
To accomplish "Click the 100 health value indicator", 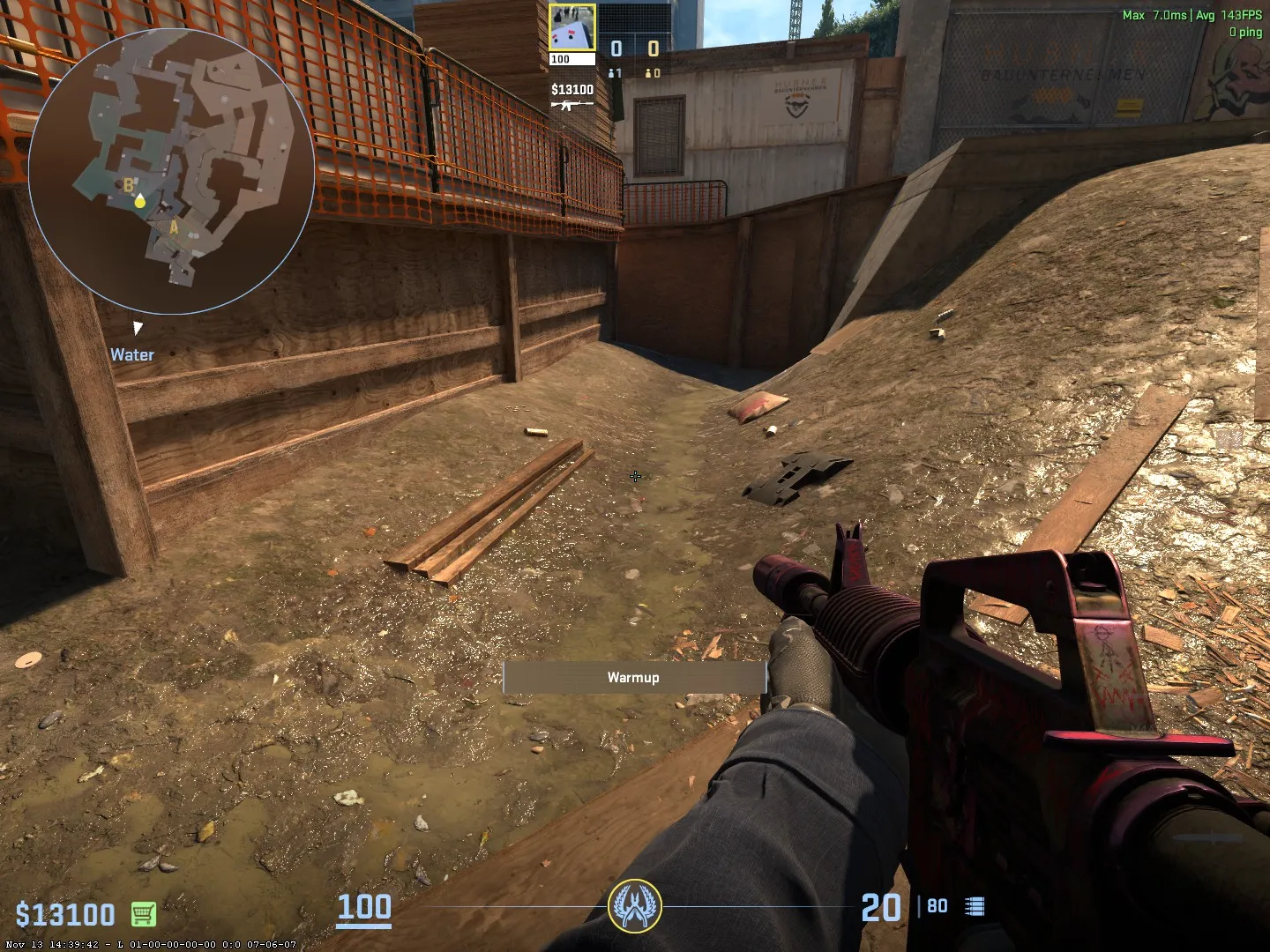I will click(x=365, y=908).
